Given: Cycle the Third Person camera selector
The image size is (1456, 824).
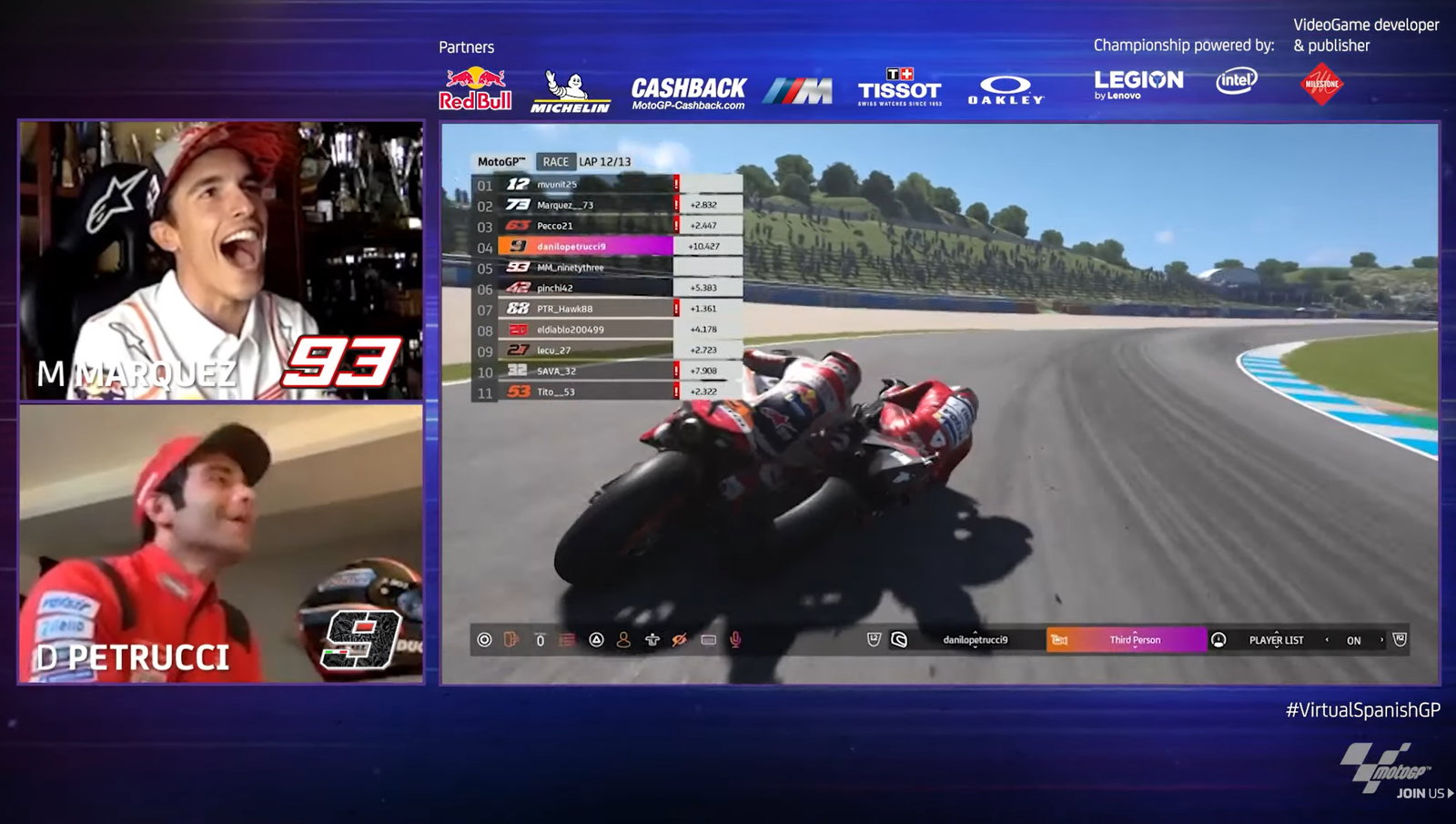Looking at the screenshot, I should 1134,640.
